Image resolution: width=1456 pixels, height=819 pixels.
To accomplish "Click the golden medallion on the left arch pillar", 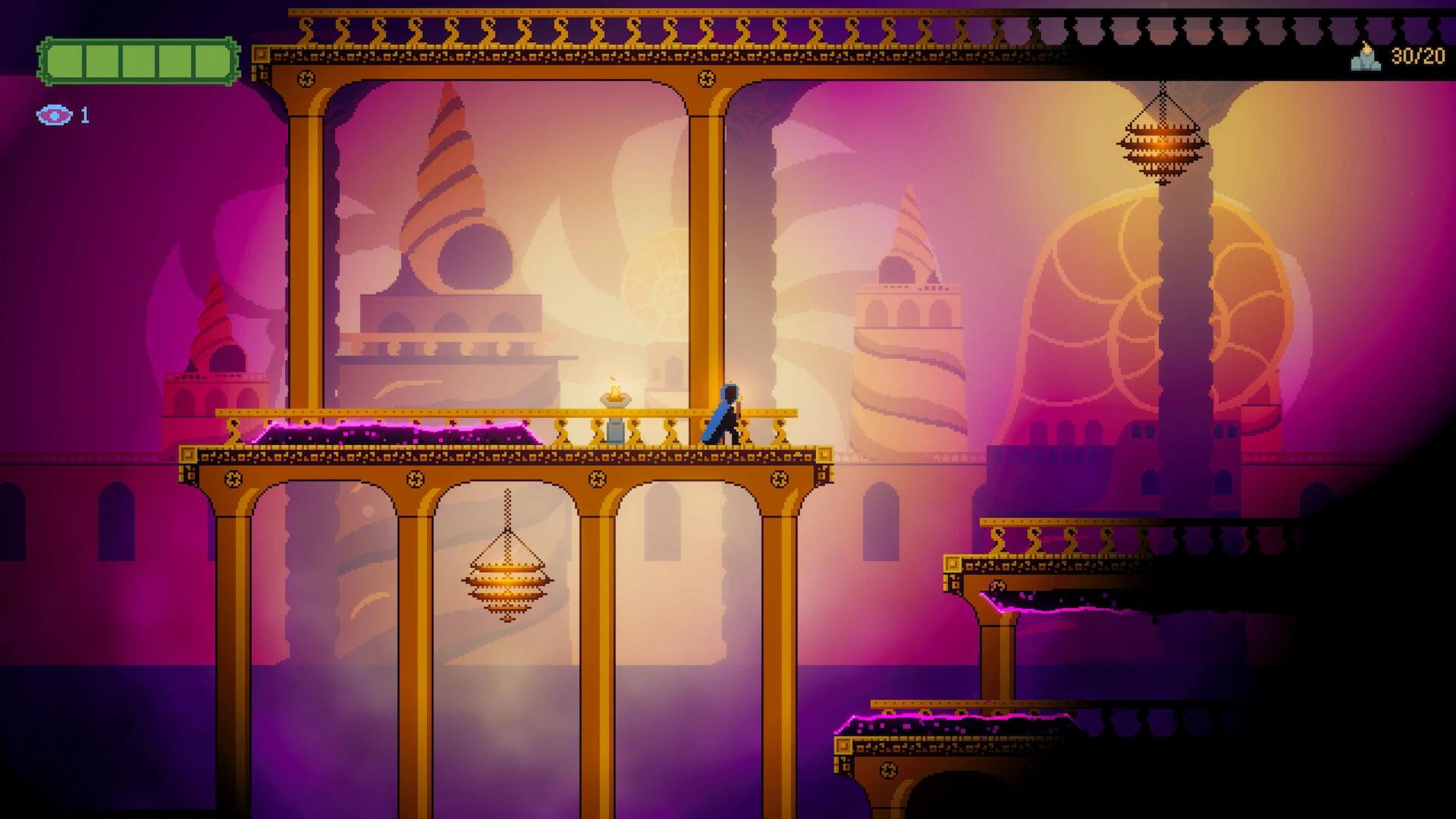I will coord(306,78).
